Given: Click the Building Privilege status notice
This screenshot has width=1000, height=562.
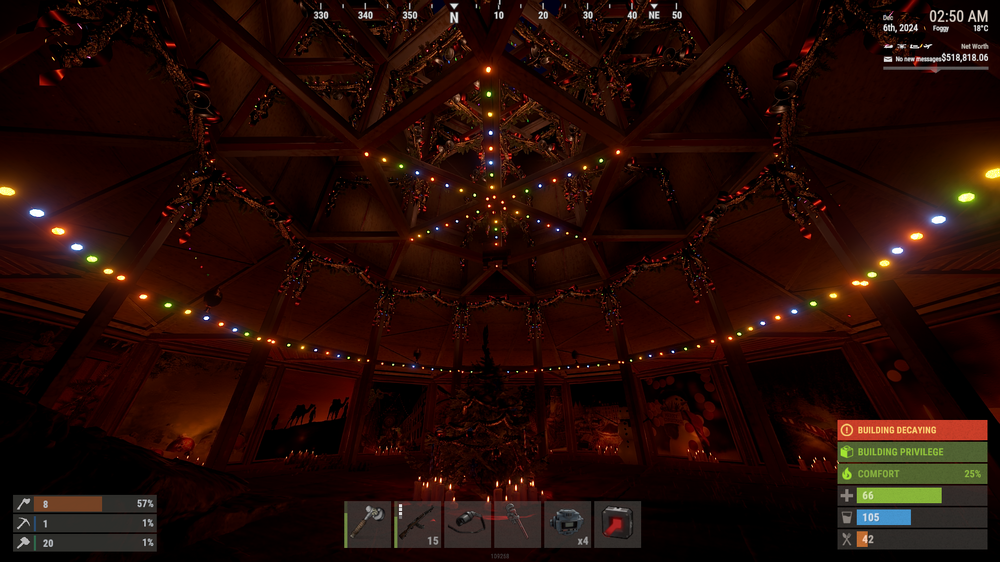Looking at the screenshot, I should [x=912, y=452].
